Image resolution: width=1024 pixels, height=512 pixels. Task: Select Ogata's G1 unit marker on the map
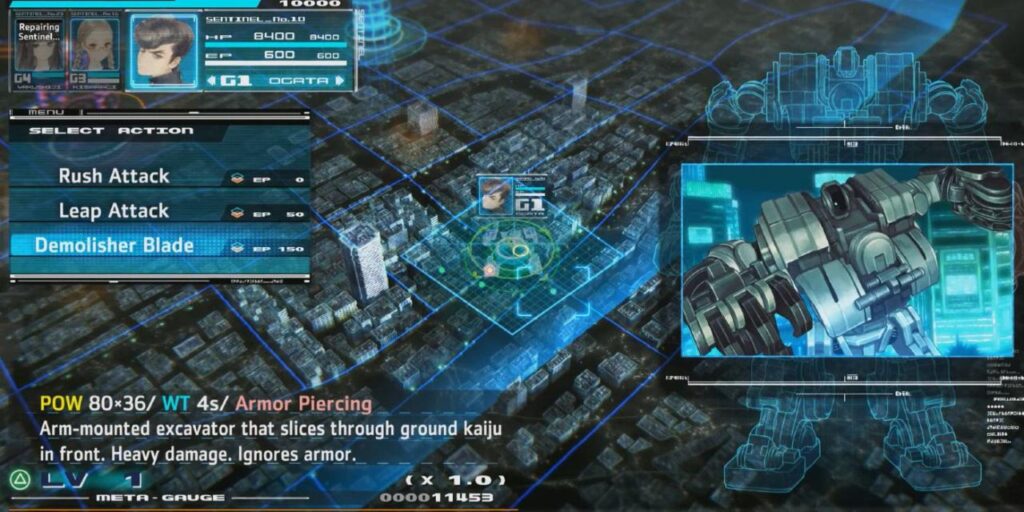click(x=511, y=196)
